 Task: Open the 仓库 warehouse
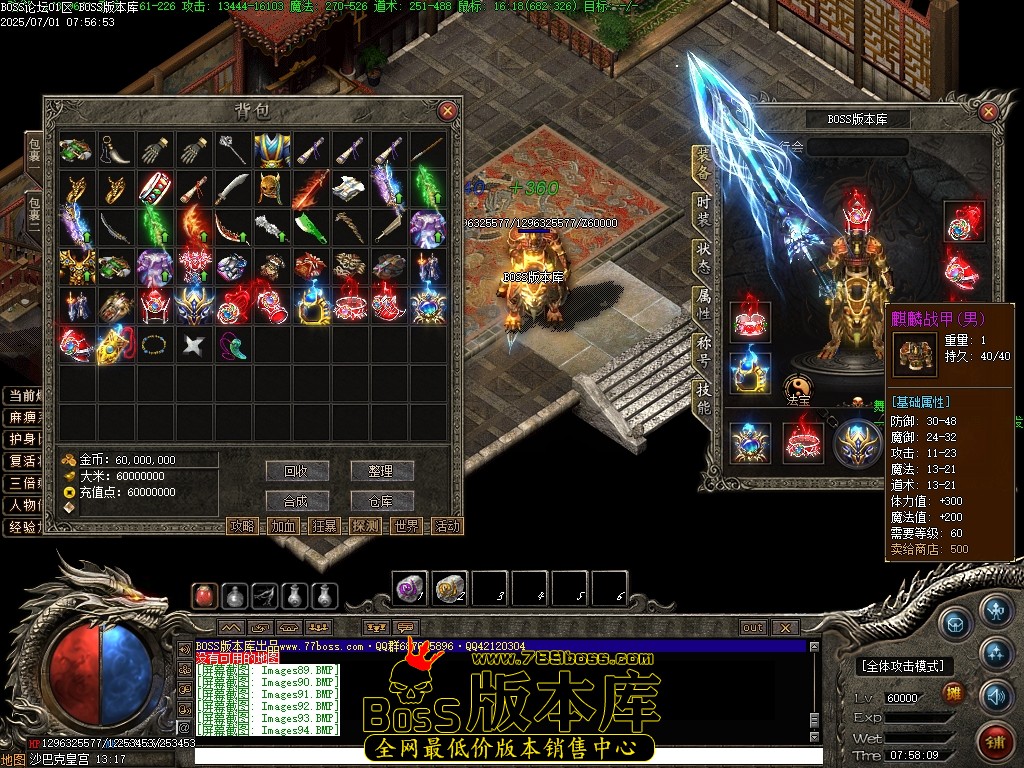[381, 501]
